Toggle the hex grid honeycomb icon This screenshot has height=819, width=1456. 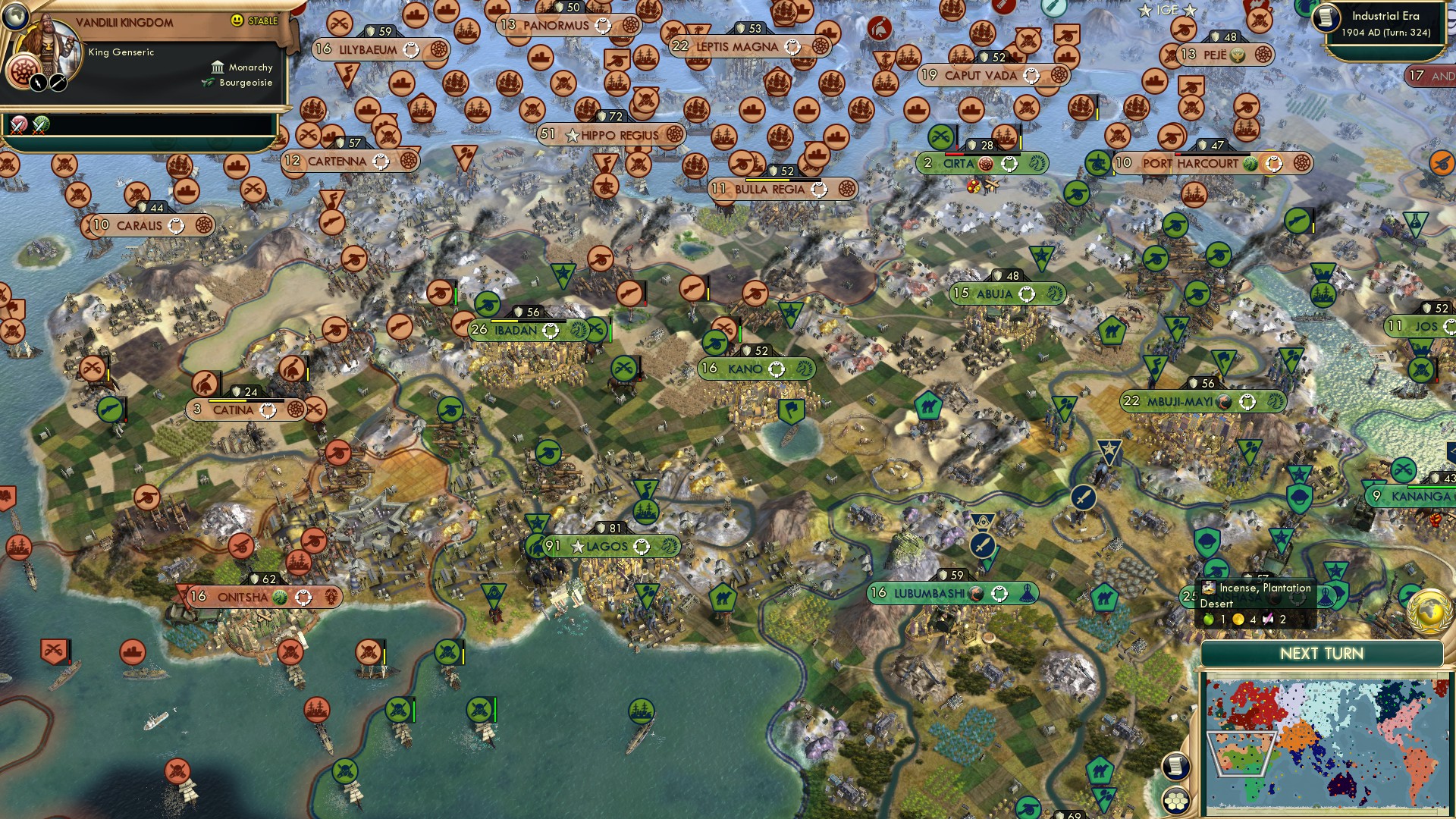(1175, 802)
